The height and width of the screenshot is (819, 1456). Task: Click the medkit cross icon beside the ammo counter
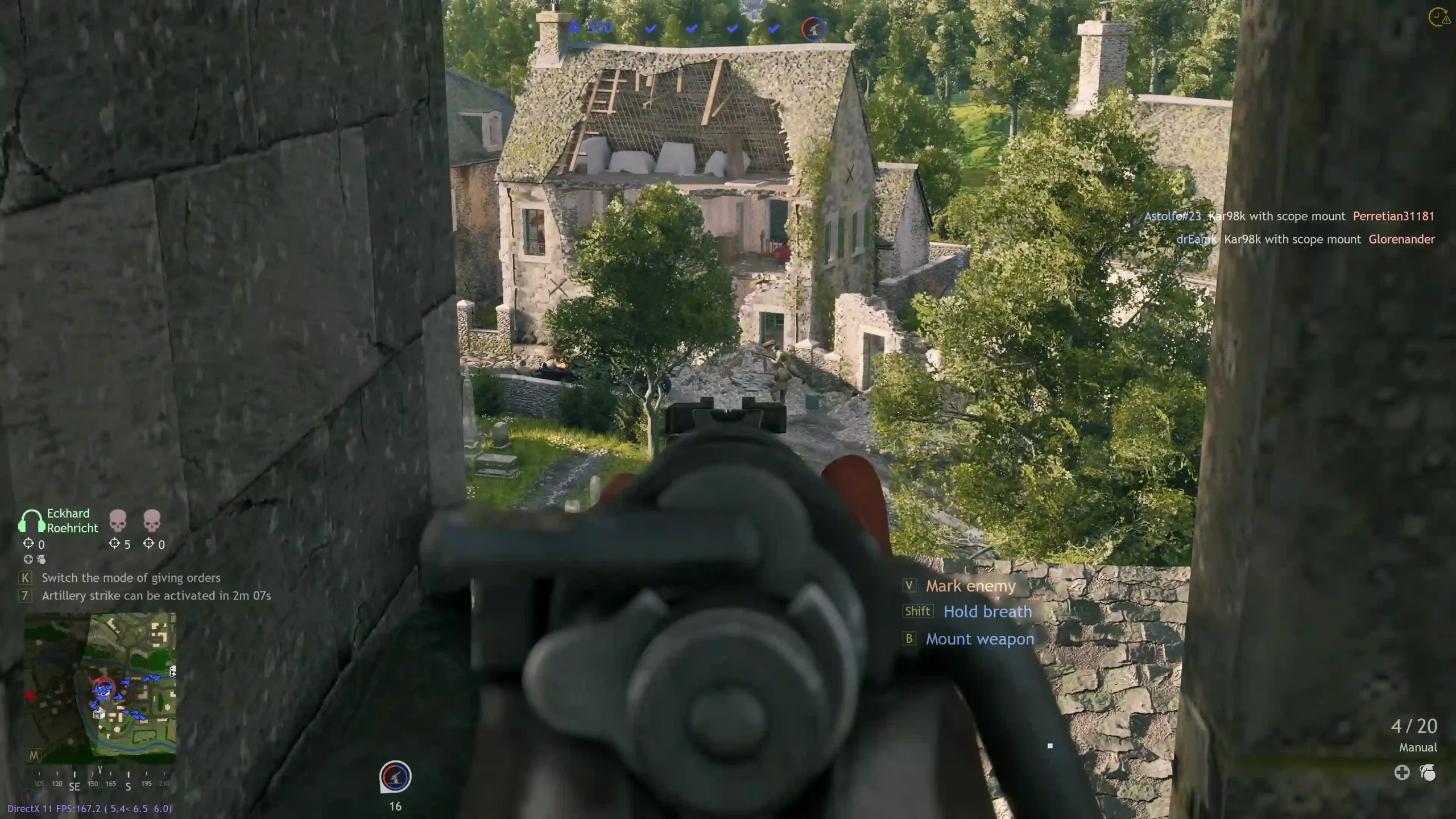1402,772
